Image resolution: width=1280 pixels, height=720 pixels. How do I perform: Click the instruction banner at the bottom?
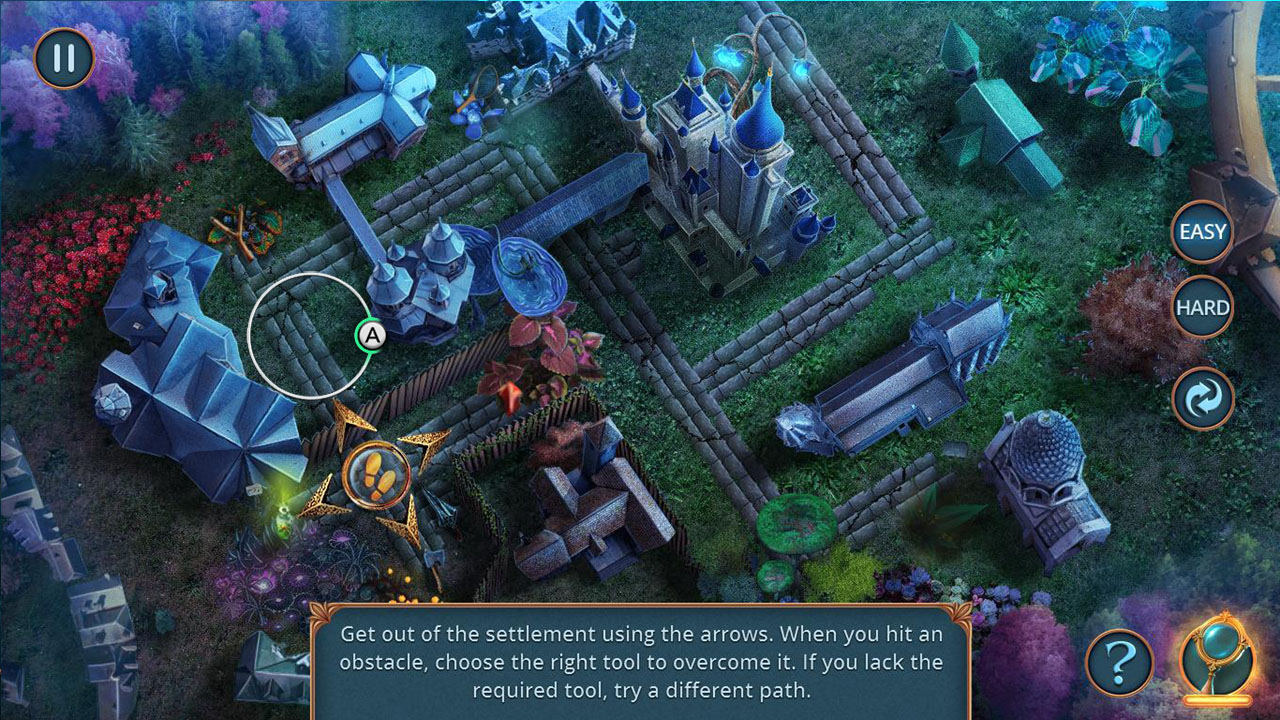[x=640, y=662]
